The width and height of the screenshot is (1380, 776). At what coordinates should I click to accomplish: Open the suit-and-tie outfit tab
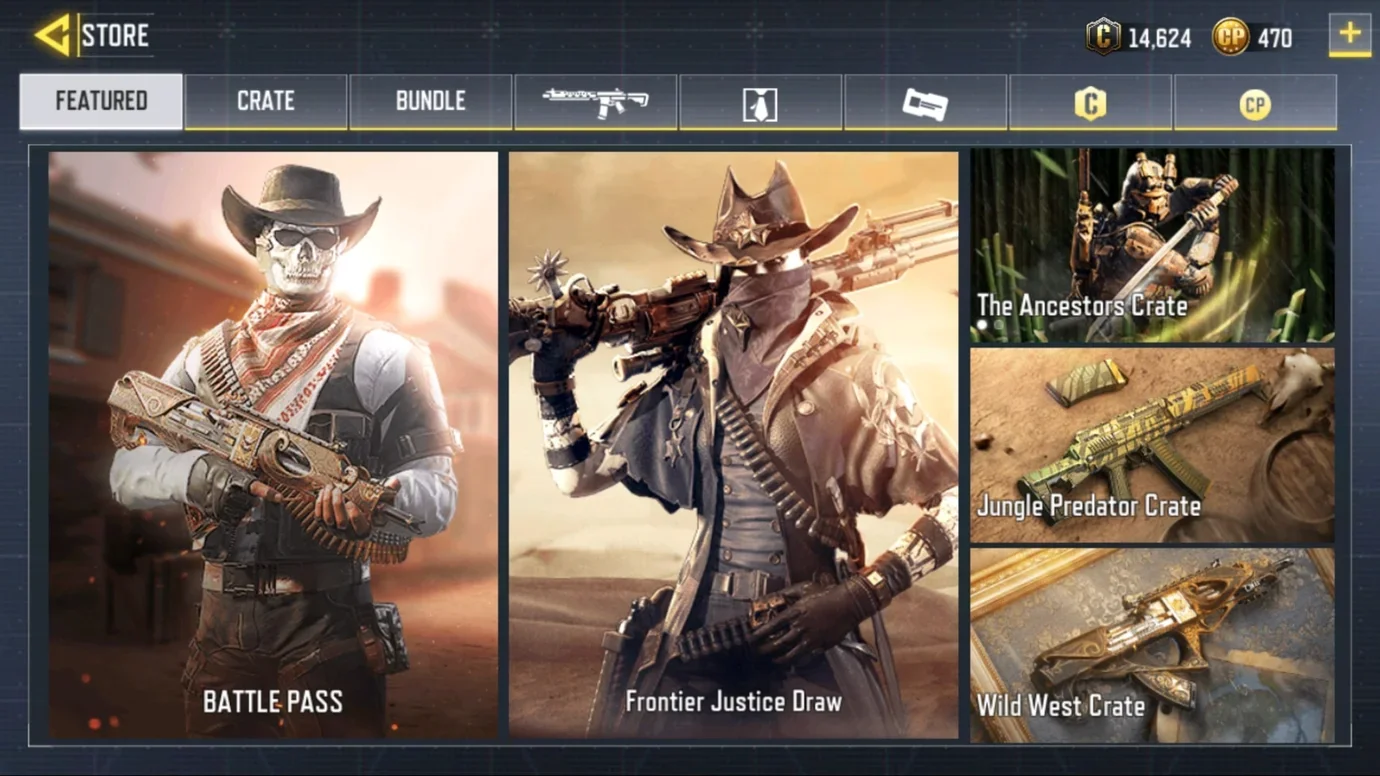pos(760,103)
